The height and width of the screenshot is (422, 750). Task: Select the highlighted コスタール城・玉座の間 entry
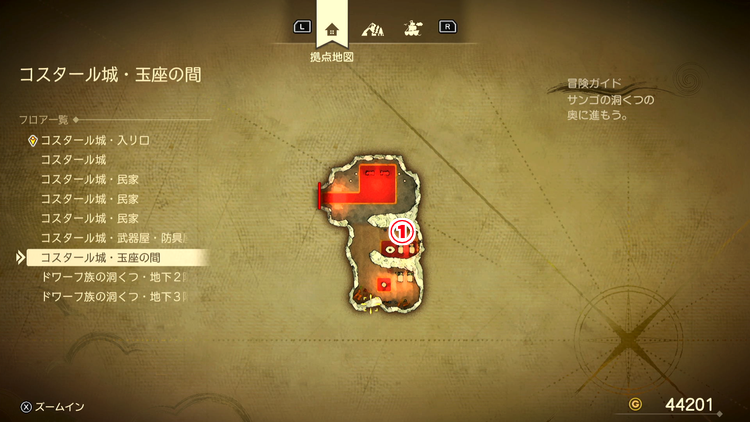click(x=102, y=257)
